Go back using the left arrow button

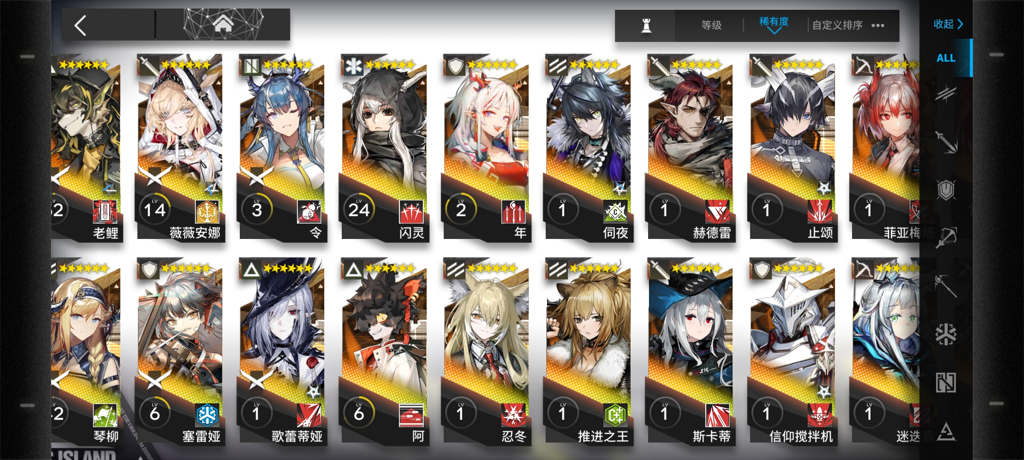click(81, 25)
